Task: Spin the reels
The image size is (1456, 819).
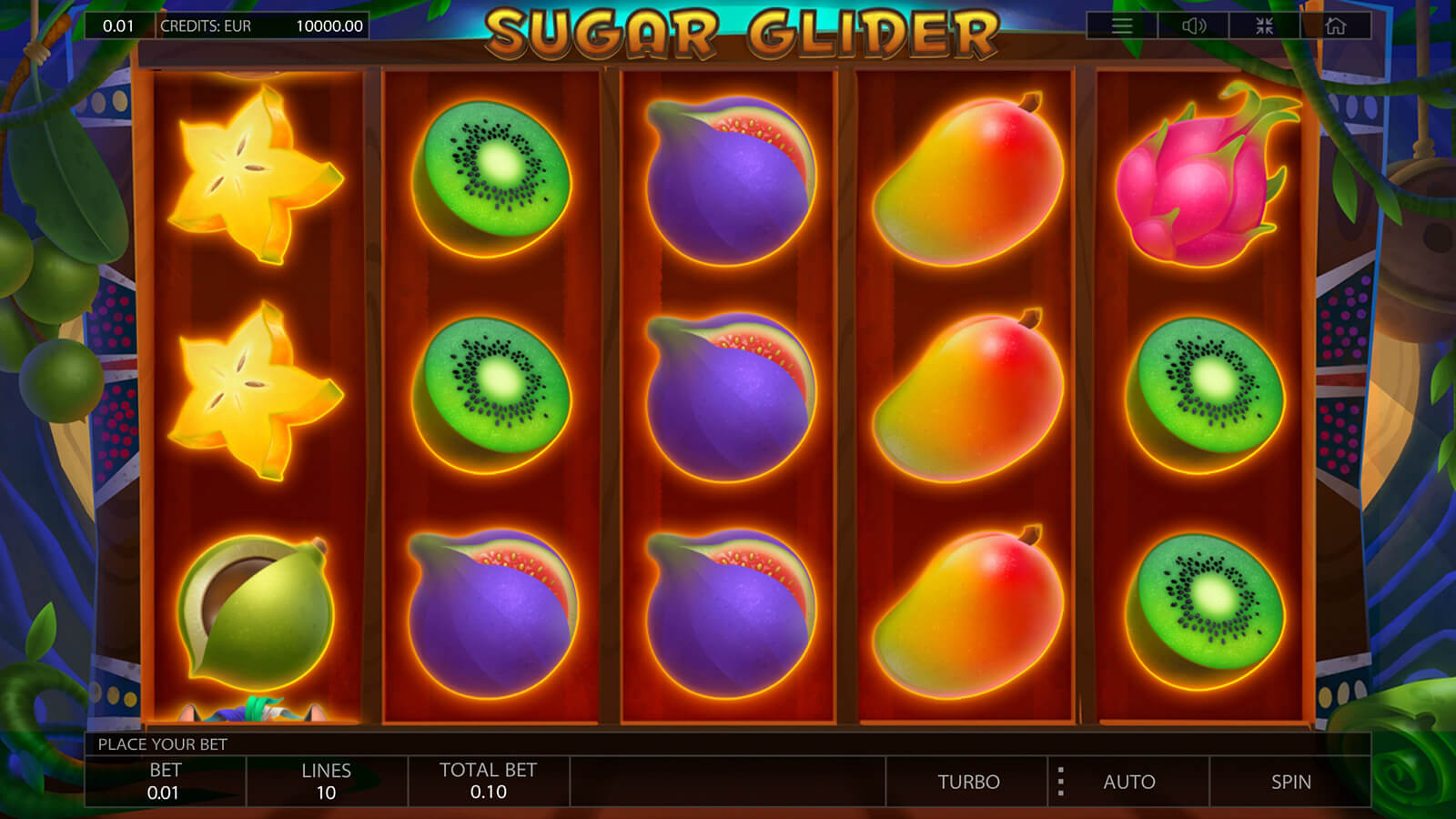Action: 1290,782
